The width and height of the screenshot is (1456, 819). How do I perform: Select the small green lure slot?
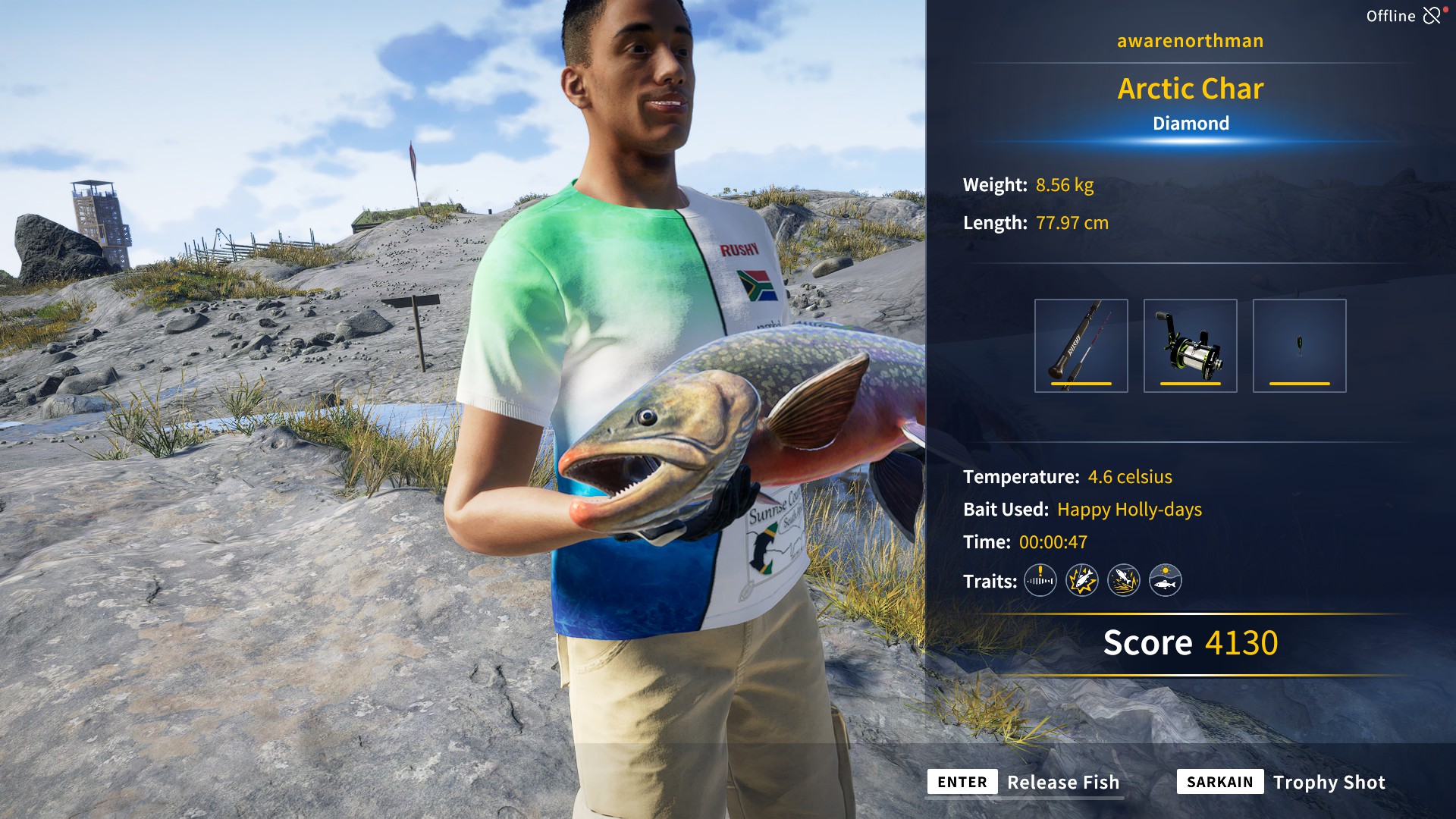click(x=1299, y=346)
